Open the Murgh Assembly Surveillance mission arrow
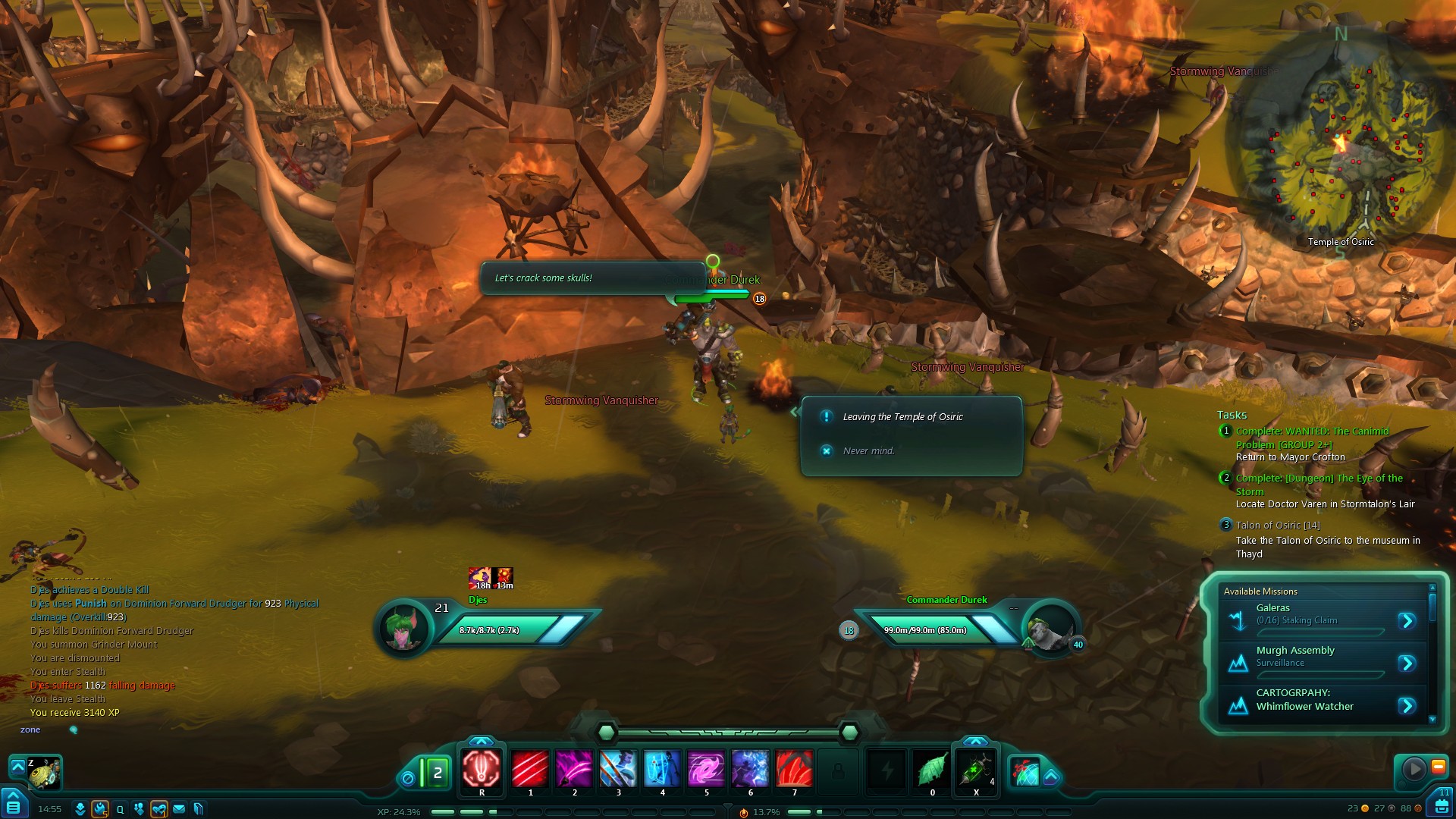 (x=1407, y=664)
